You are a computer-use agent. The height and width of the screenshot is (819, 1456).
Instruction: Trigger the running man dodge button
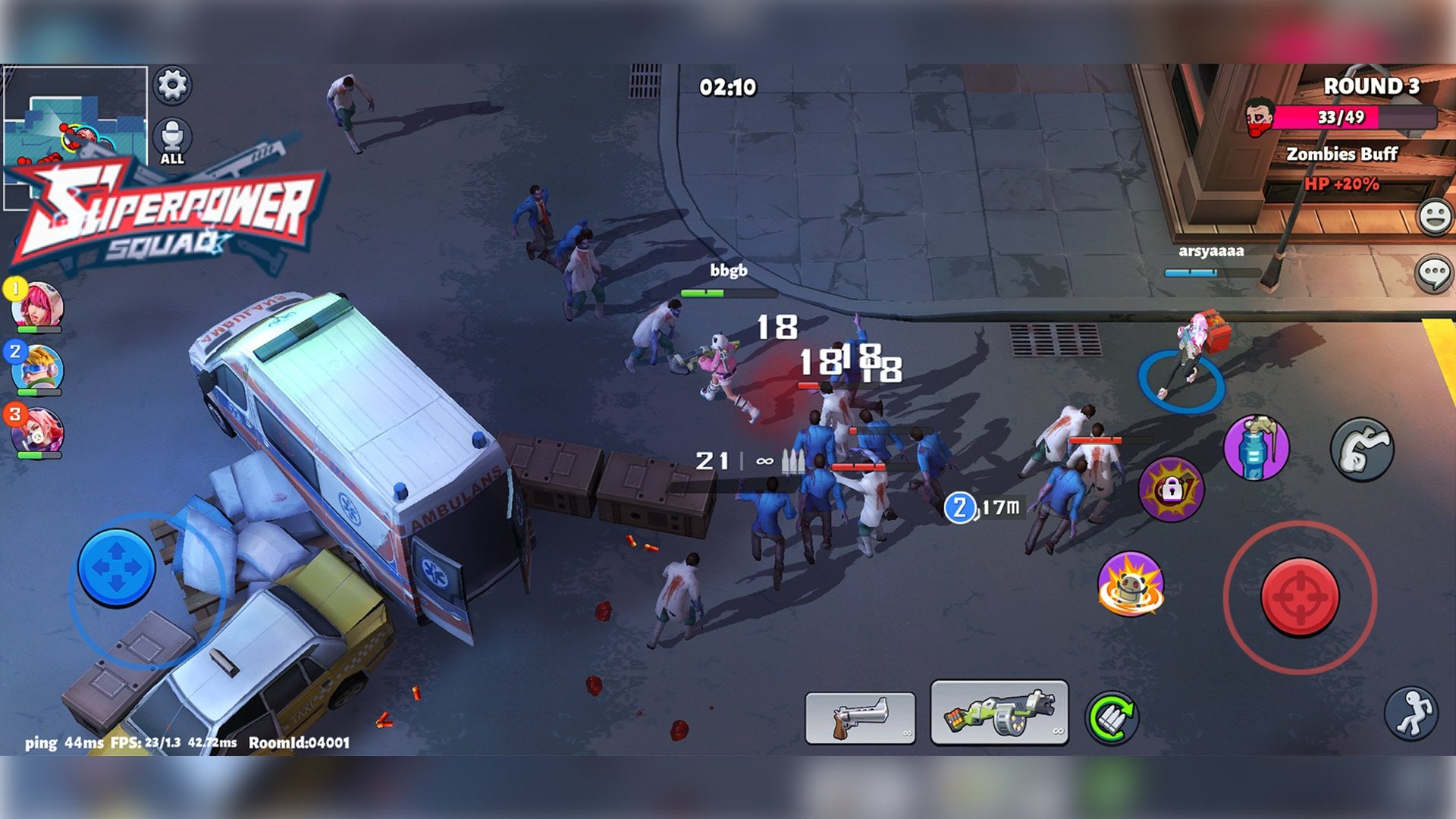(x=1410, y=714)
